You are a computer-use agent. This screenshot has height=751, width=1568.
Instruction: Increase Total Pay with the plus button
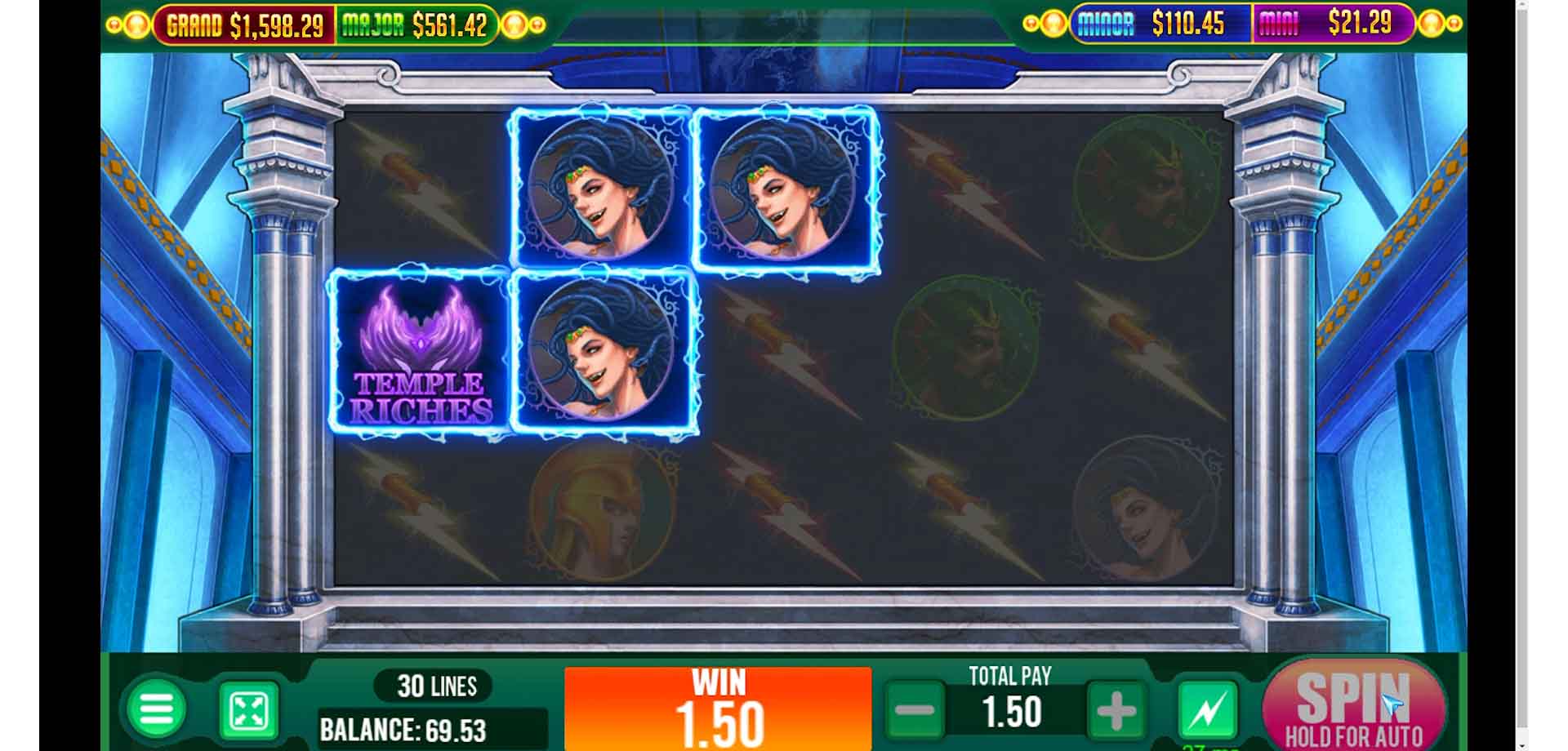pos(1115,711)
